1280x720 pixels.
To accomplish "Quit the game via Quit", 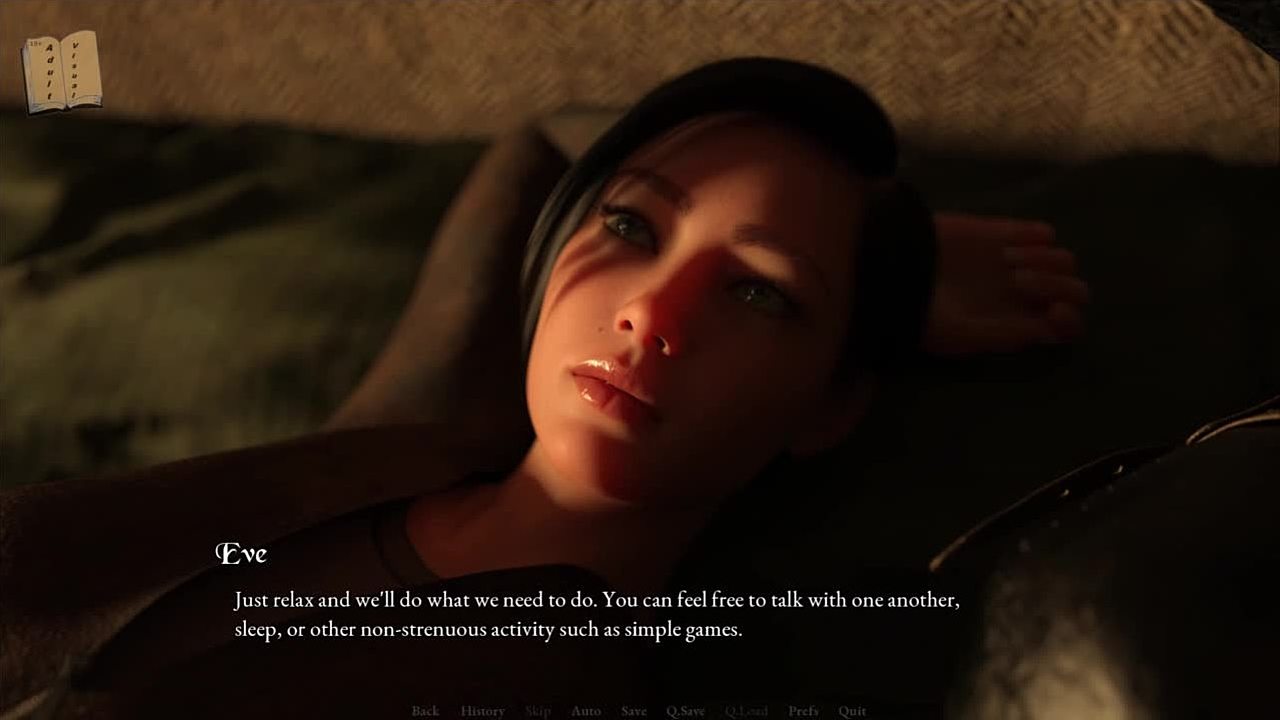I will point(852,711).
